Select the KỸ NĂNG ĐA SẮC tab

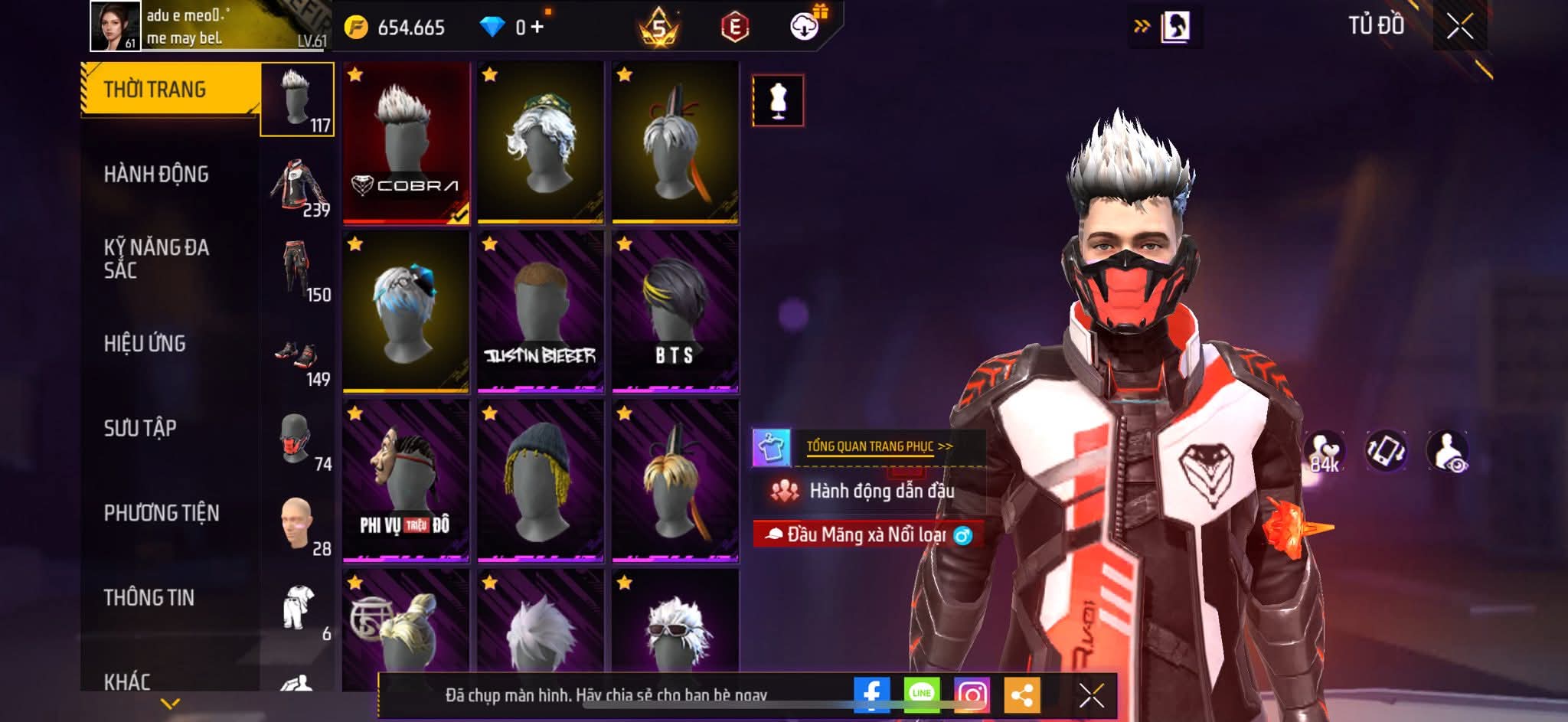pos(156,259)
